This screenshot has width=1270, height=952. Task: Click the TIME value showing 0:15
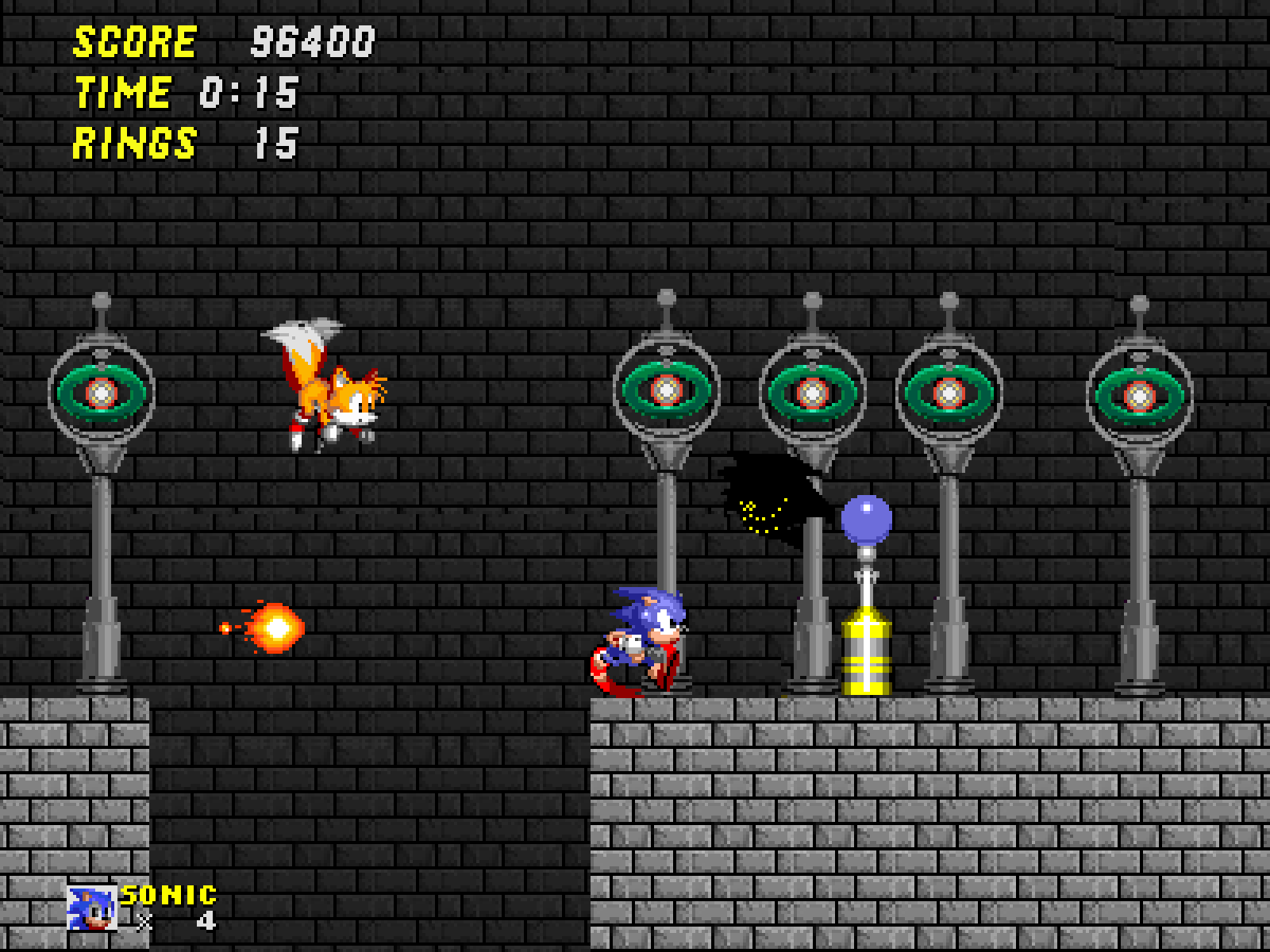pos(246,91)
